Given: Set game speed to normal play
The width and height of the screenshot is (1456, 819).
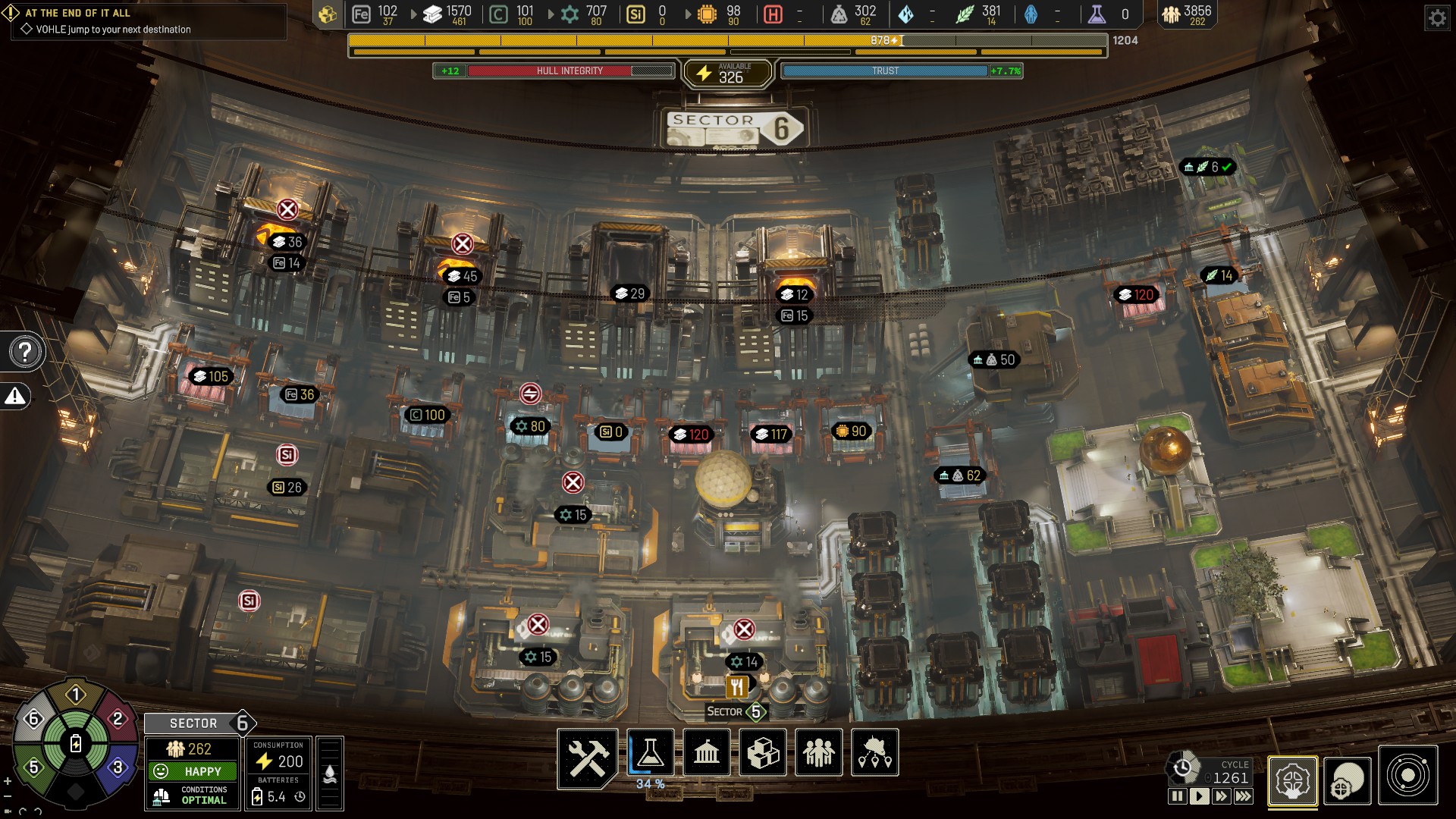Looking at the screenshot, I should [1199, 796].
